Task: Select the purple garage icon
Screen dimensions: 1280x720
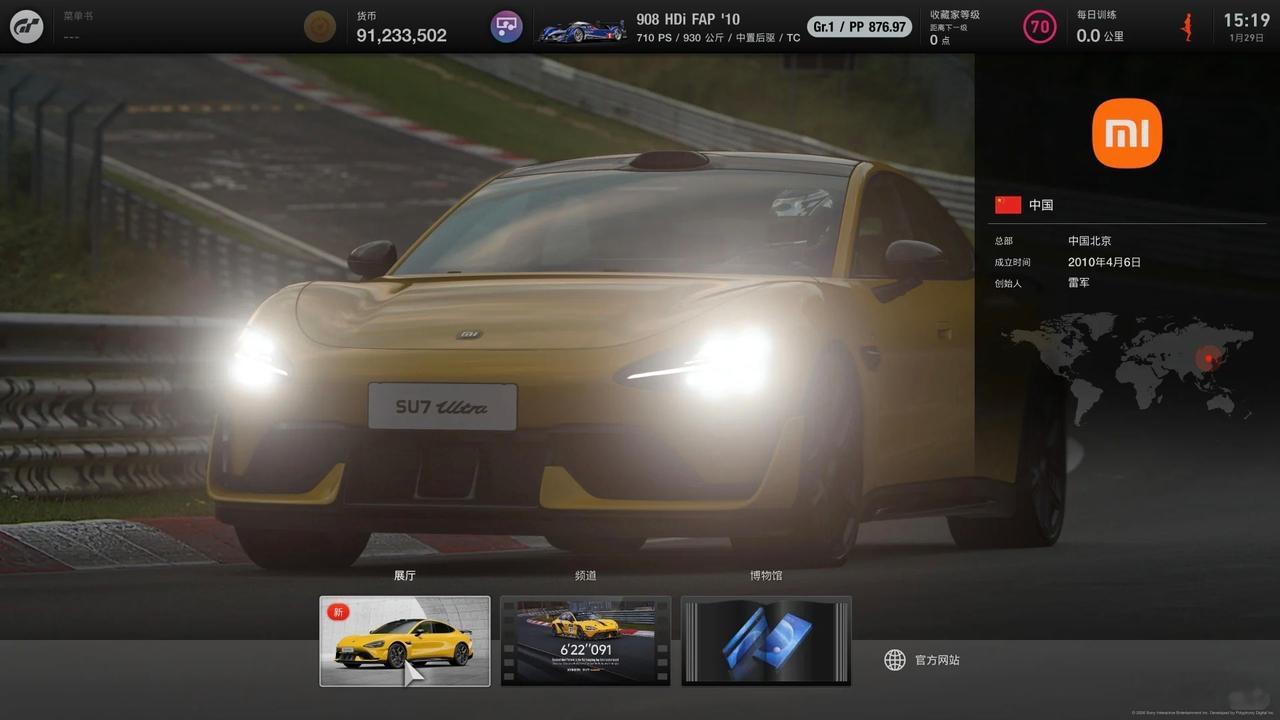Action: (507, 27)
